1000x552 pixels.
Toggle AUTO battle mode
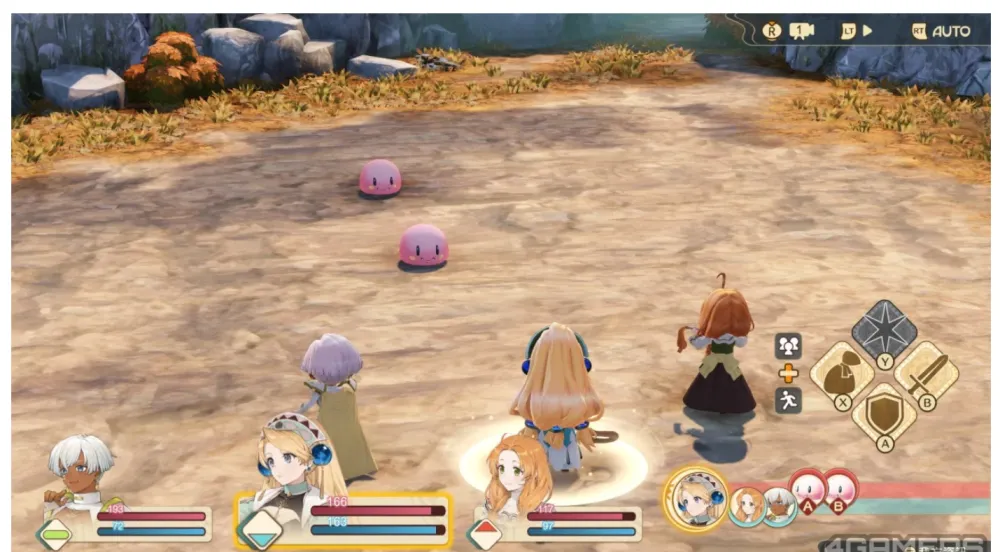[x=941, y=31]
